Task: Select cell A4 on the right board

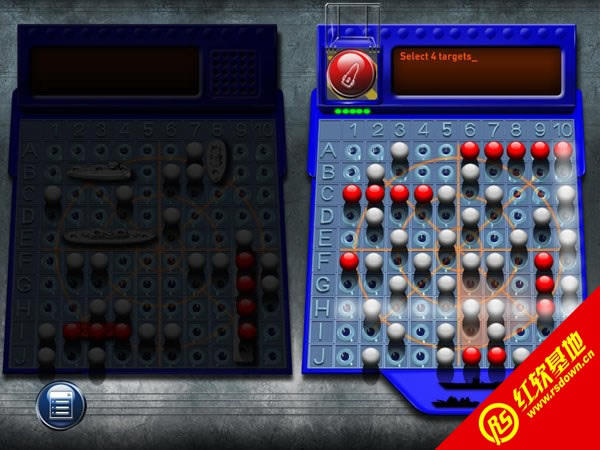Action: [422, 151]
